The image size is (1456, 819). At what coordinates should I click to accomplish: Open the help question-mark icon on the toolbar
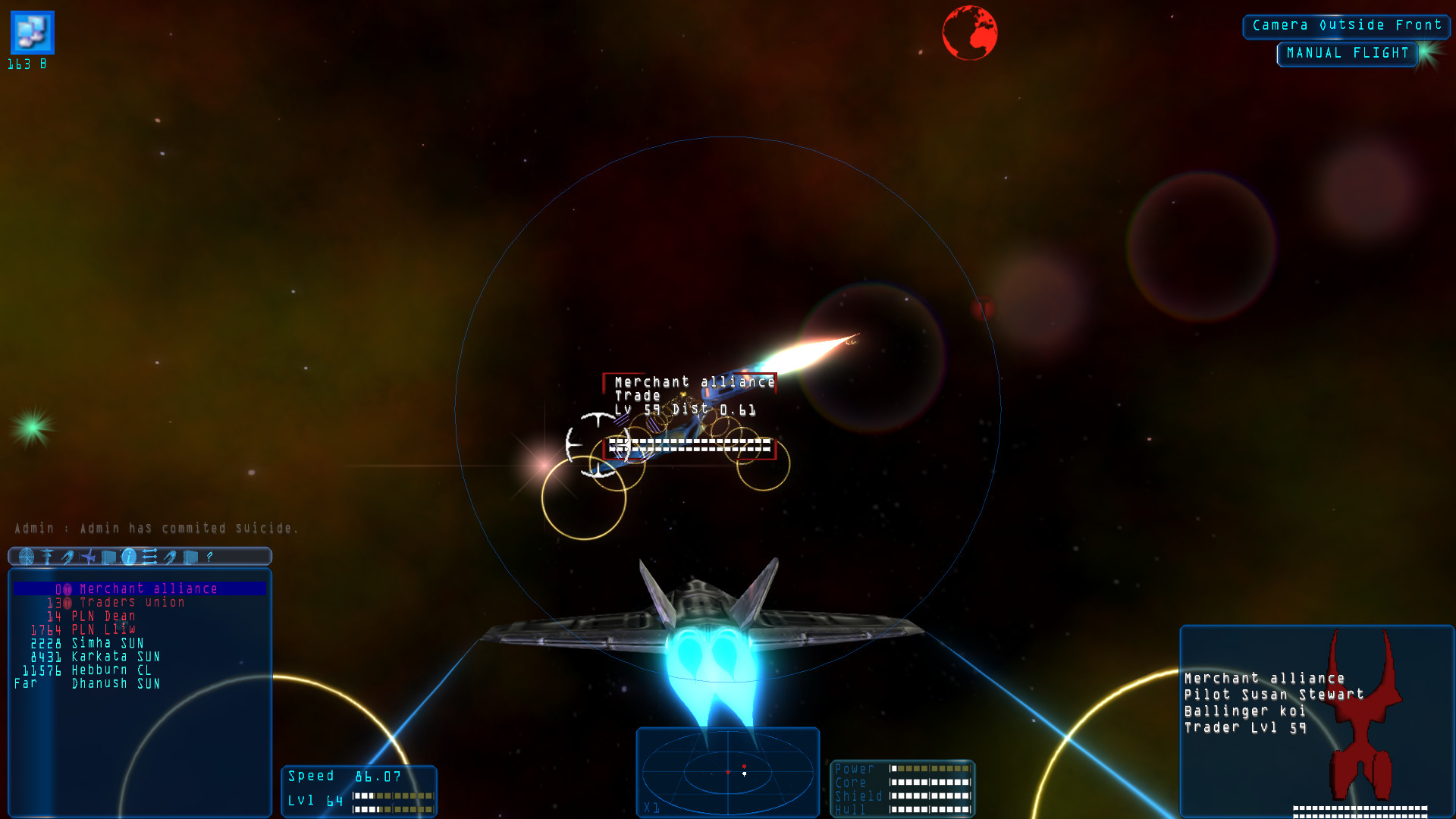(209, 557)
